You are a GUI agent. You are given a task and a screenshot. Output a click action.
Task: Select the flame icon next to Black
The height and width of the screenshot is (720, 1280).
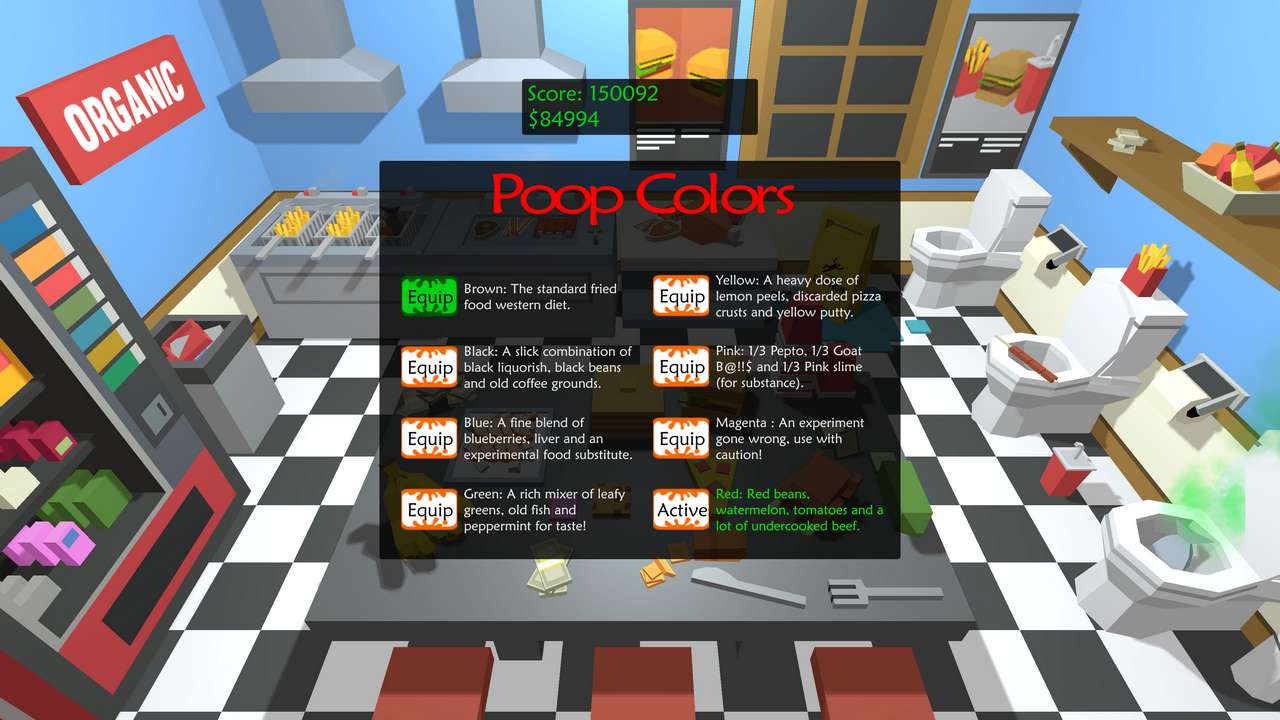point(429,366)
